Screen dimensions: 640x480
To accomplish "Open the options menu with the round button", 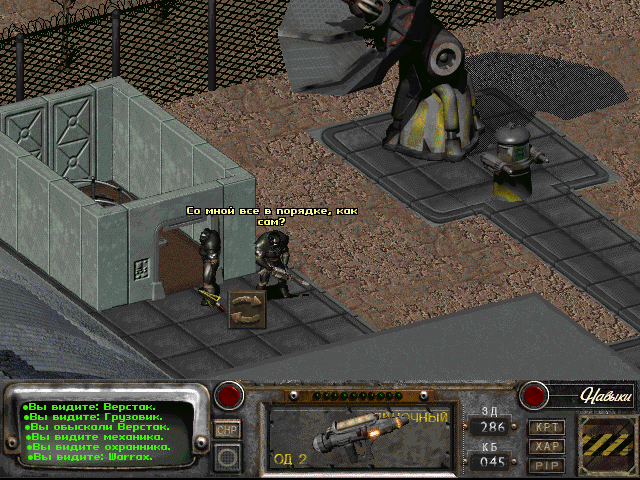I will [x=228, y=457].
